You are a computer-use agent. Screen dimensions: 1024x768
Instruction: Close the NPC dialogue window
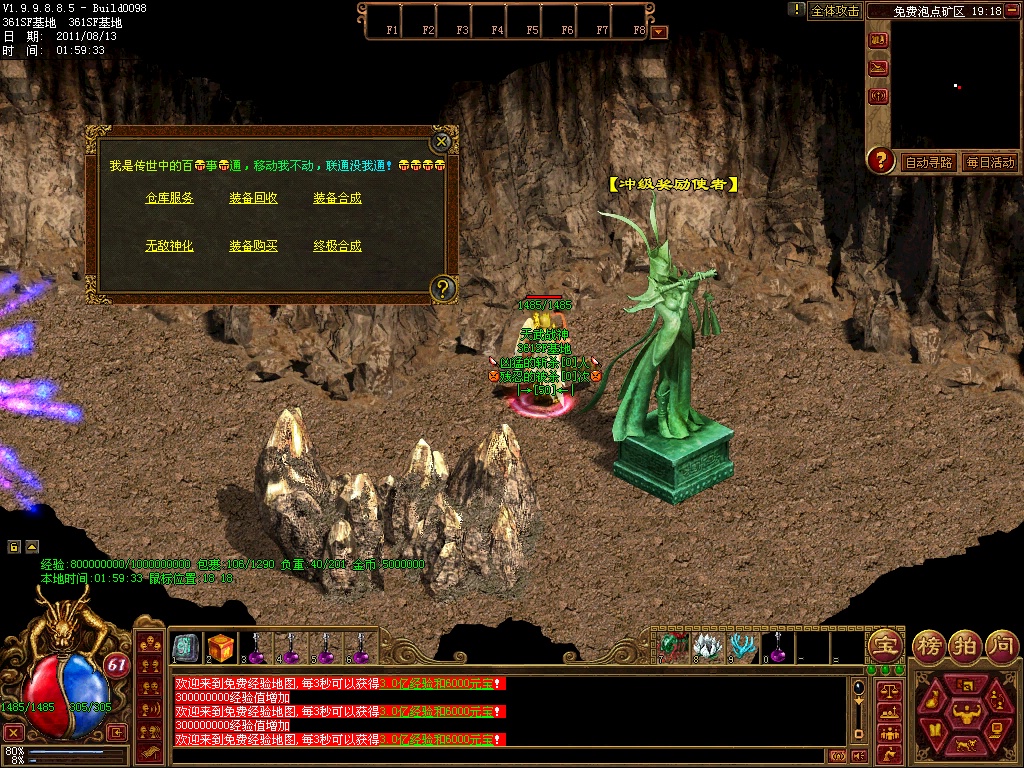tap(441, 142)
